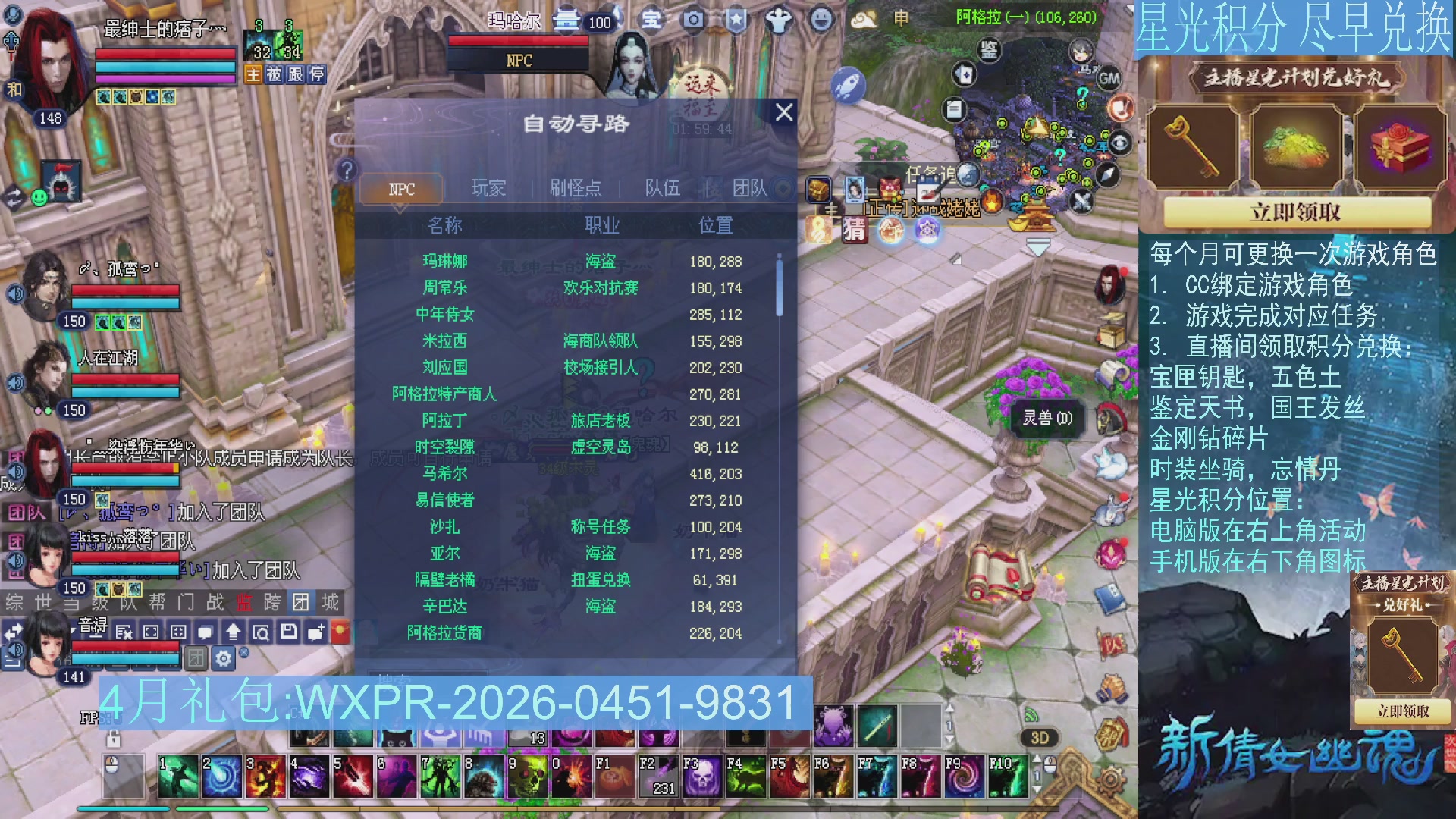Switch to the 团队 tab in 自动寻路
Image resolution: width=1456 pixels, height=819 pixels.
coord(751,189)
